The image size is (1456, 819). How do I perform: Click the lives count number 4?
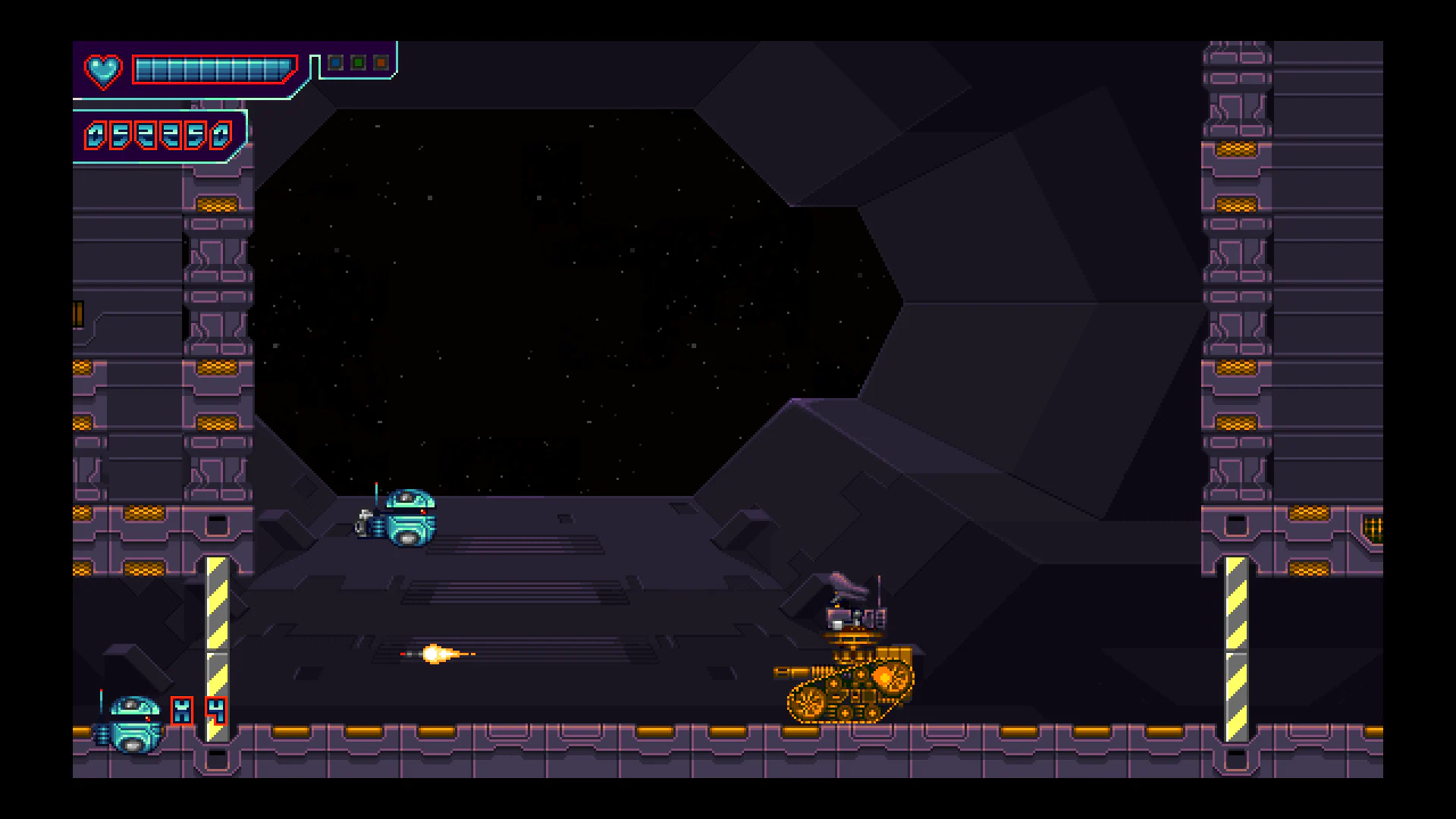coord(216,711)
